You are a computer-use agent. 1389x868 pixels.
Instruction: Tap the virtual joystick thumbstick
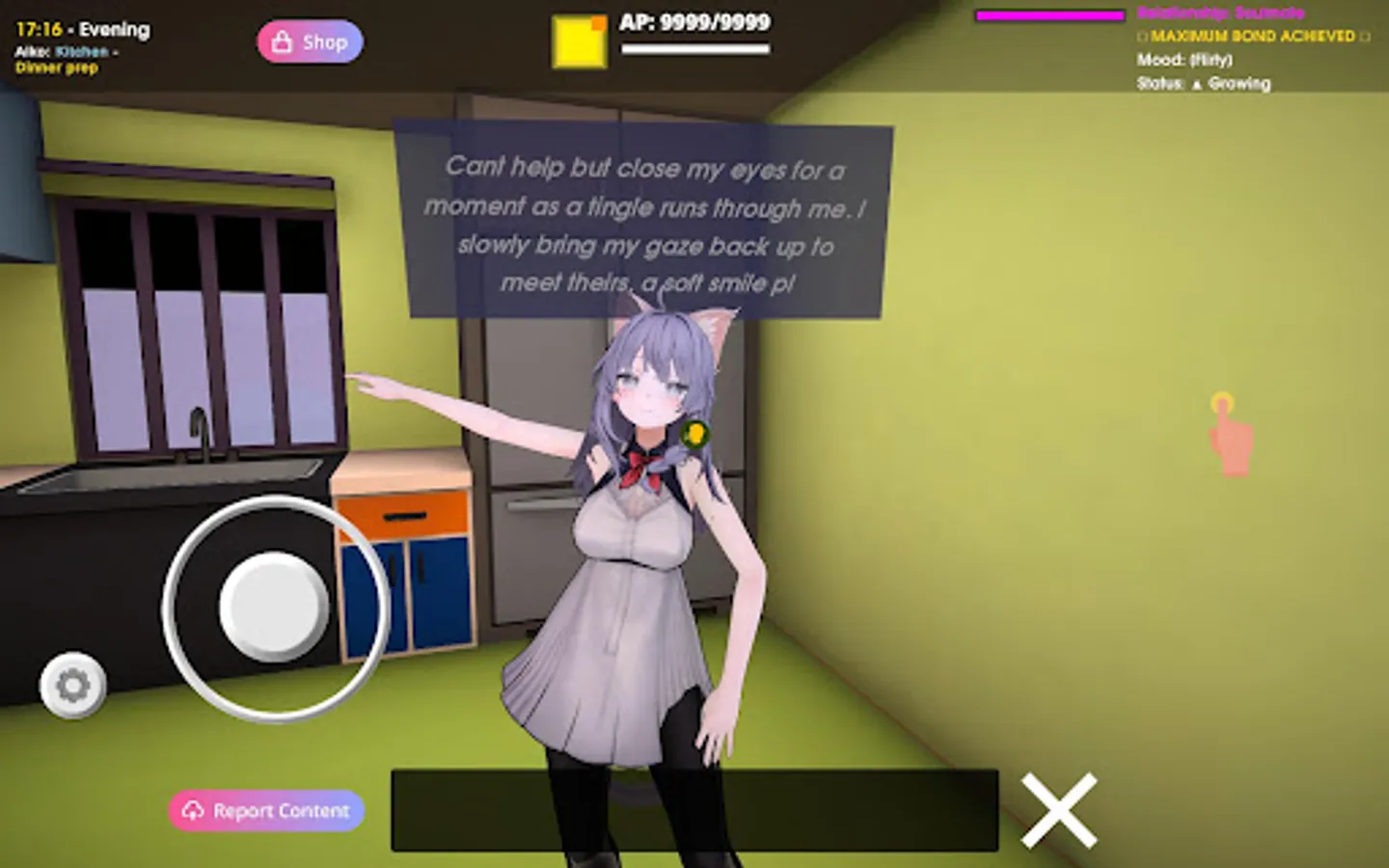(x=273, y=603)
